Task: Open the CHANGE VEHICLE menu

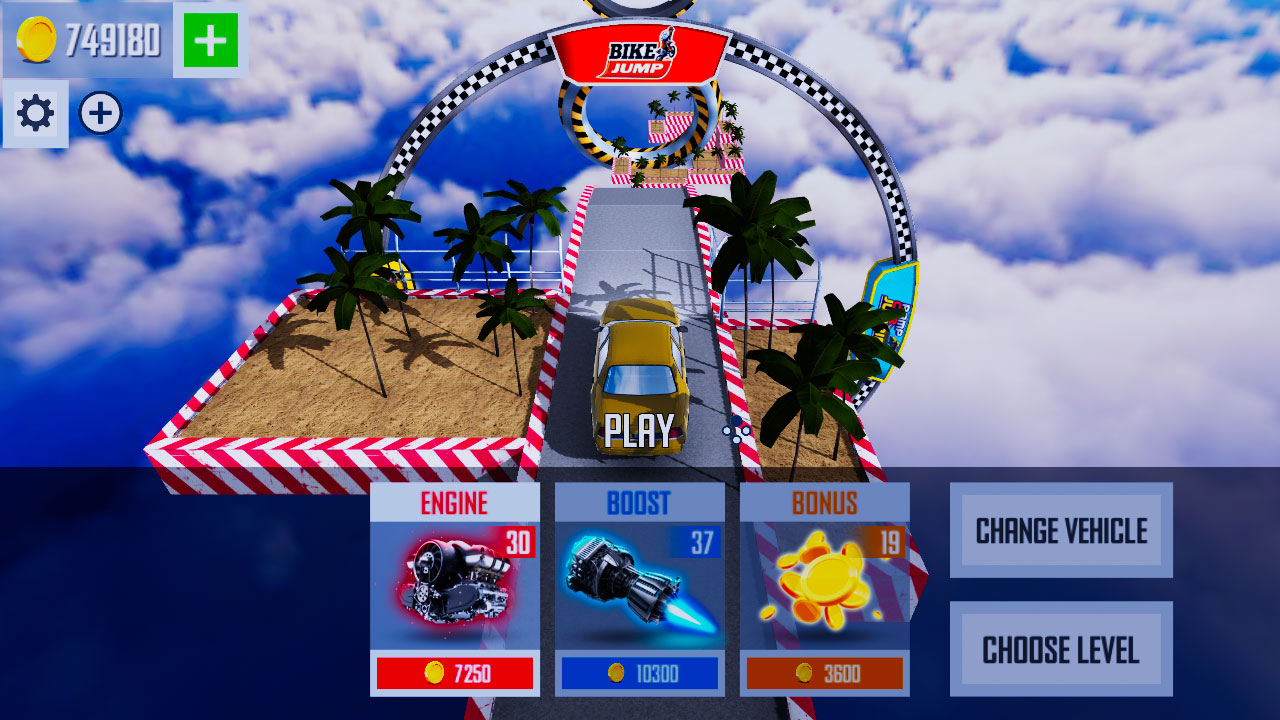Action: 1062,530
